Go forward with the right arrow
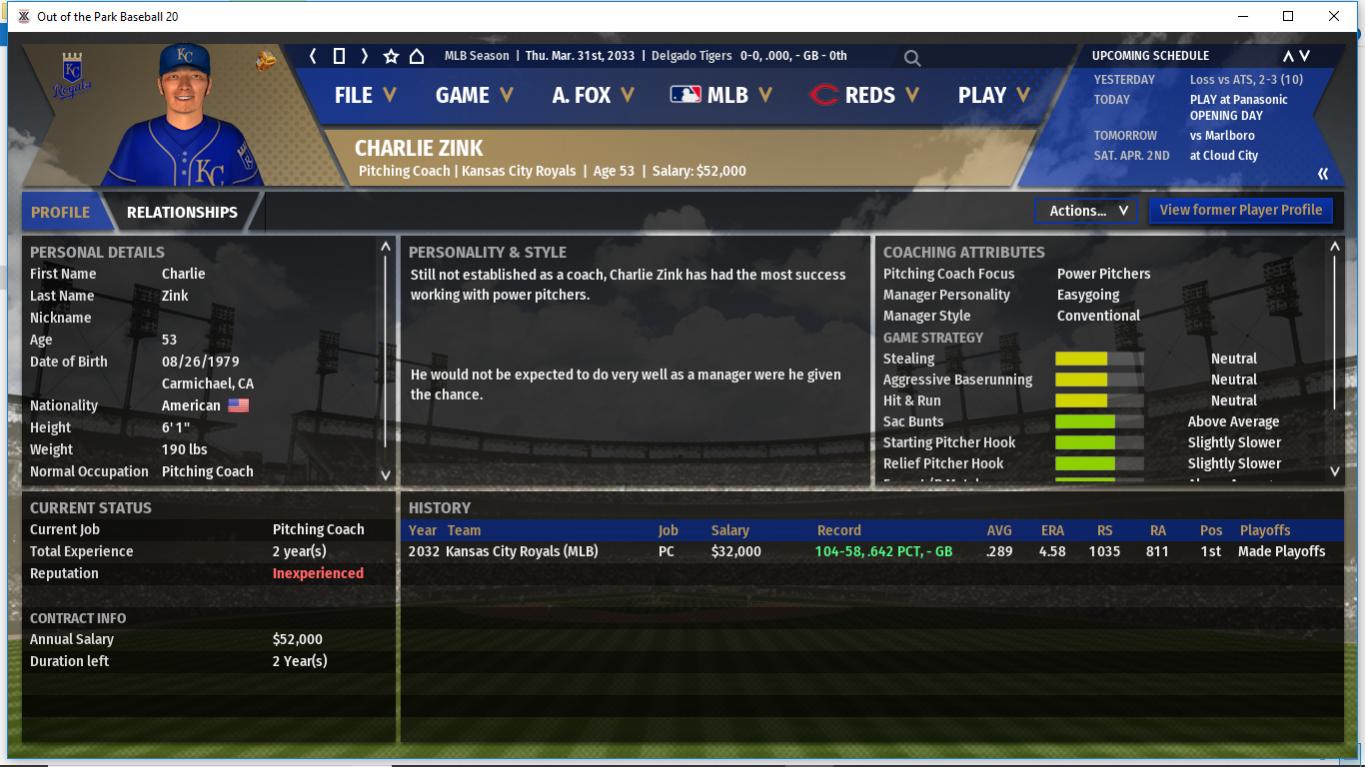Screen dimensions: 1365x767 (x=365, y=56)
